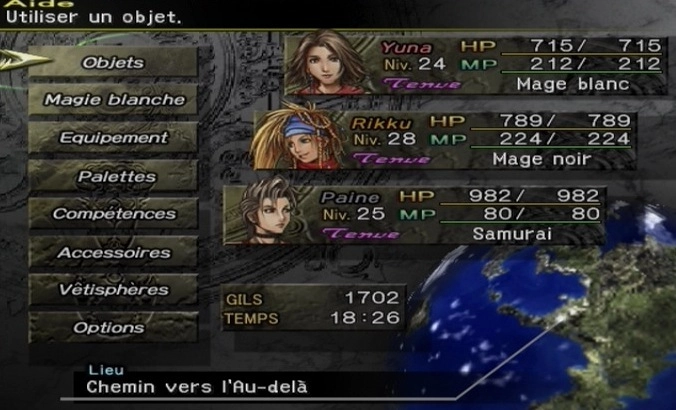Open the Compétences menu

pos(114,214)
